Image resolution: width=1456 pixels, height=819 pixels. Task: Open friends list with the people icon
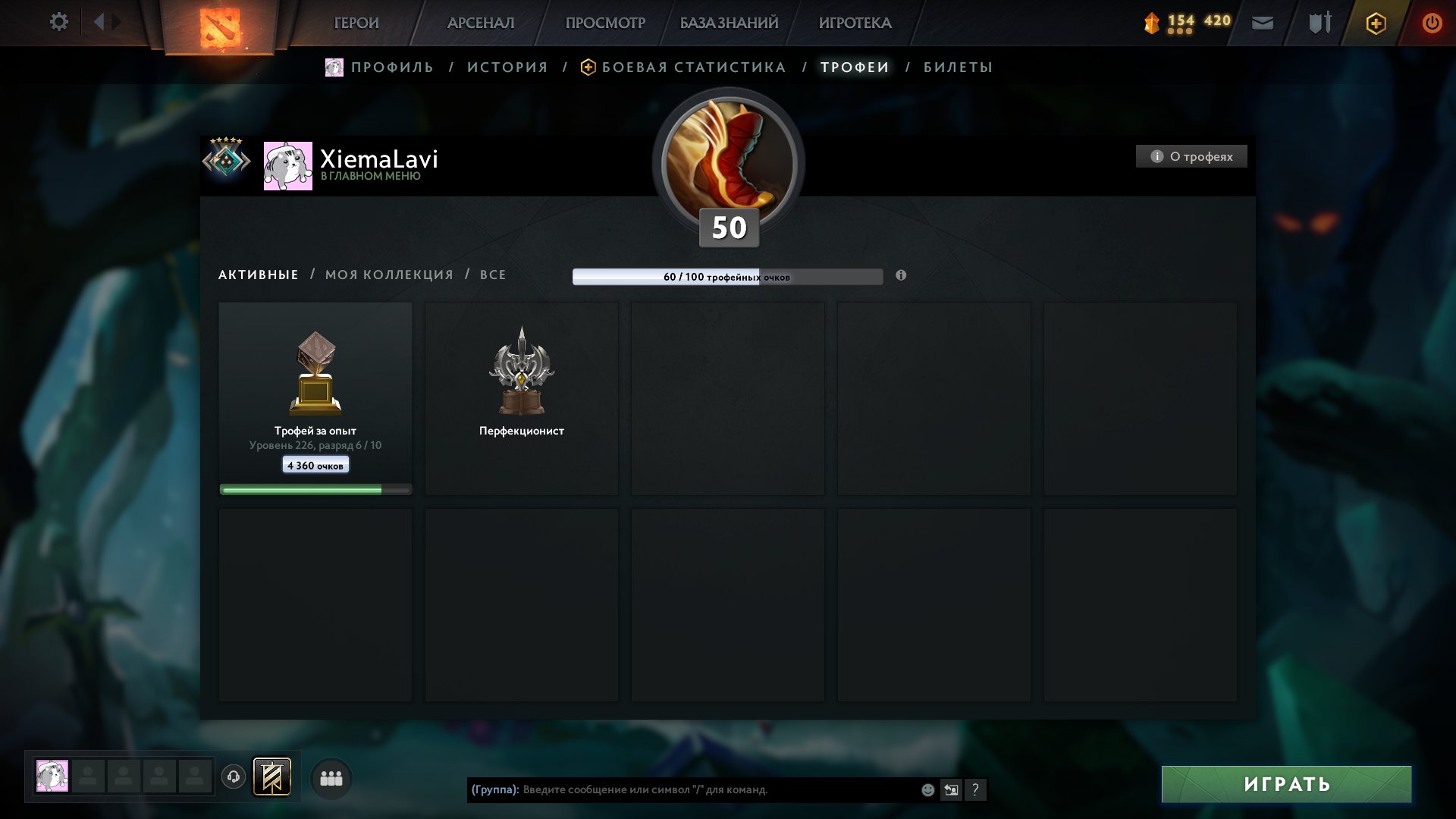(331, 777)
